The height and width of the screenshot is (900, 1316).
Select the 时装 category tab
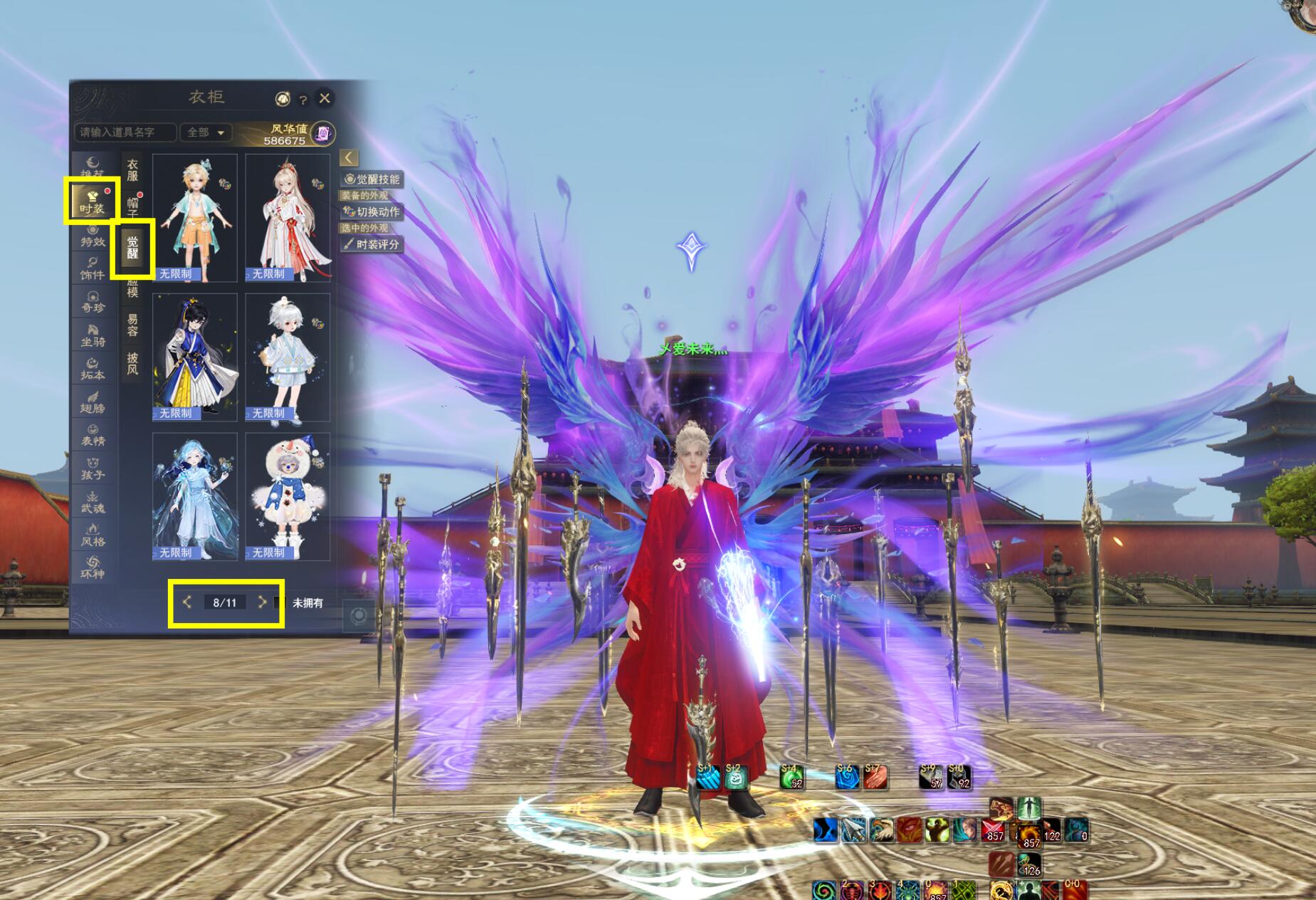(x=92, y=202)
